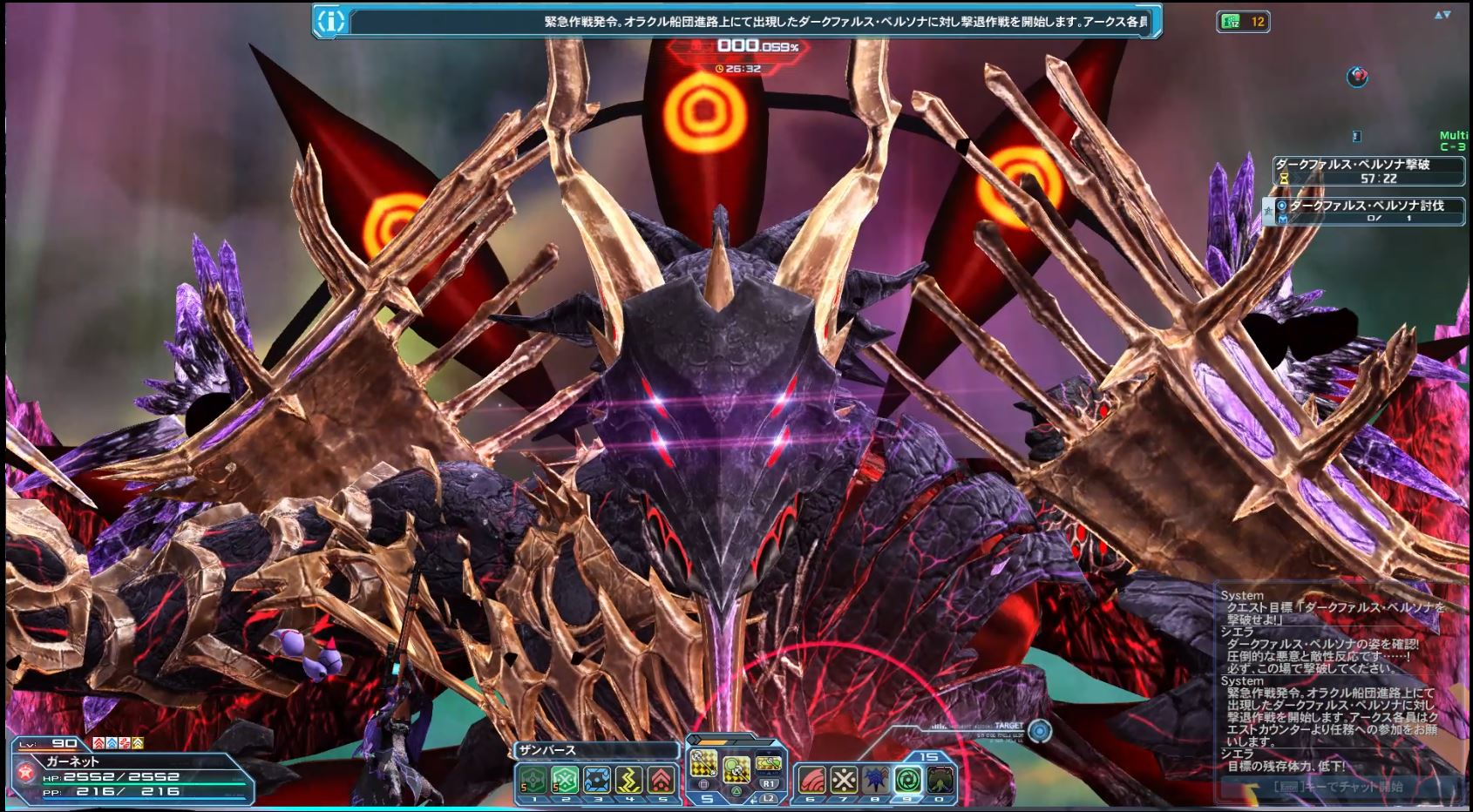The height and width of the screenshot is (812, 1473).
Task: Use the blue square-frame skill in slot 3
Action: click(x=597, y=778)
